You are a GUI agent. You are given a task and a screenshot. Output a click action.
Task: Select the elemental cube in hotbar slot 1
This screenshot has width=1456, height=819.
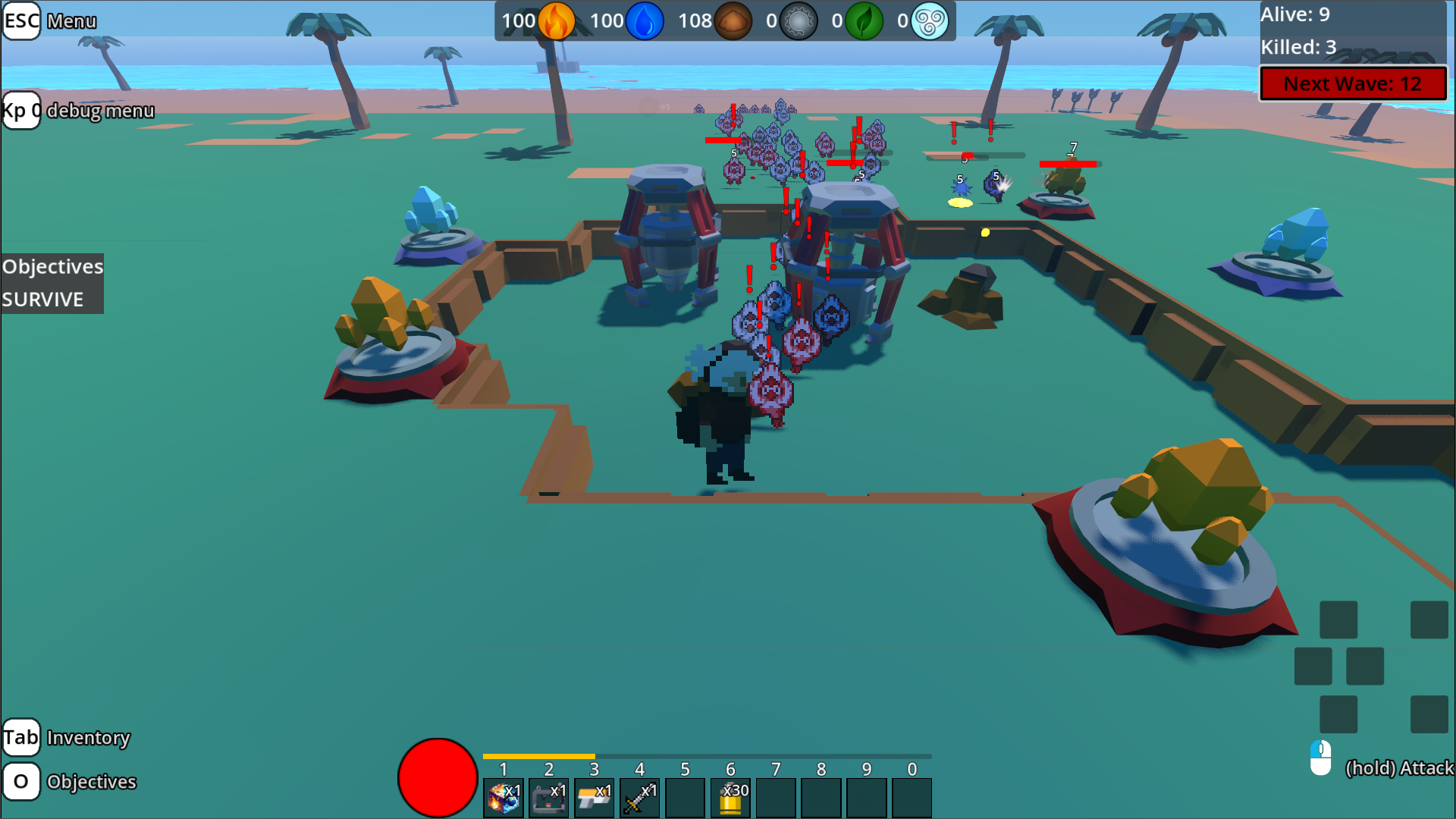point(503,796)
